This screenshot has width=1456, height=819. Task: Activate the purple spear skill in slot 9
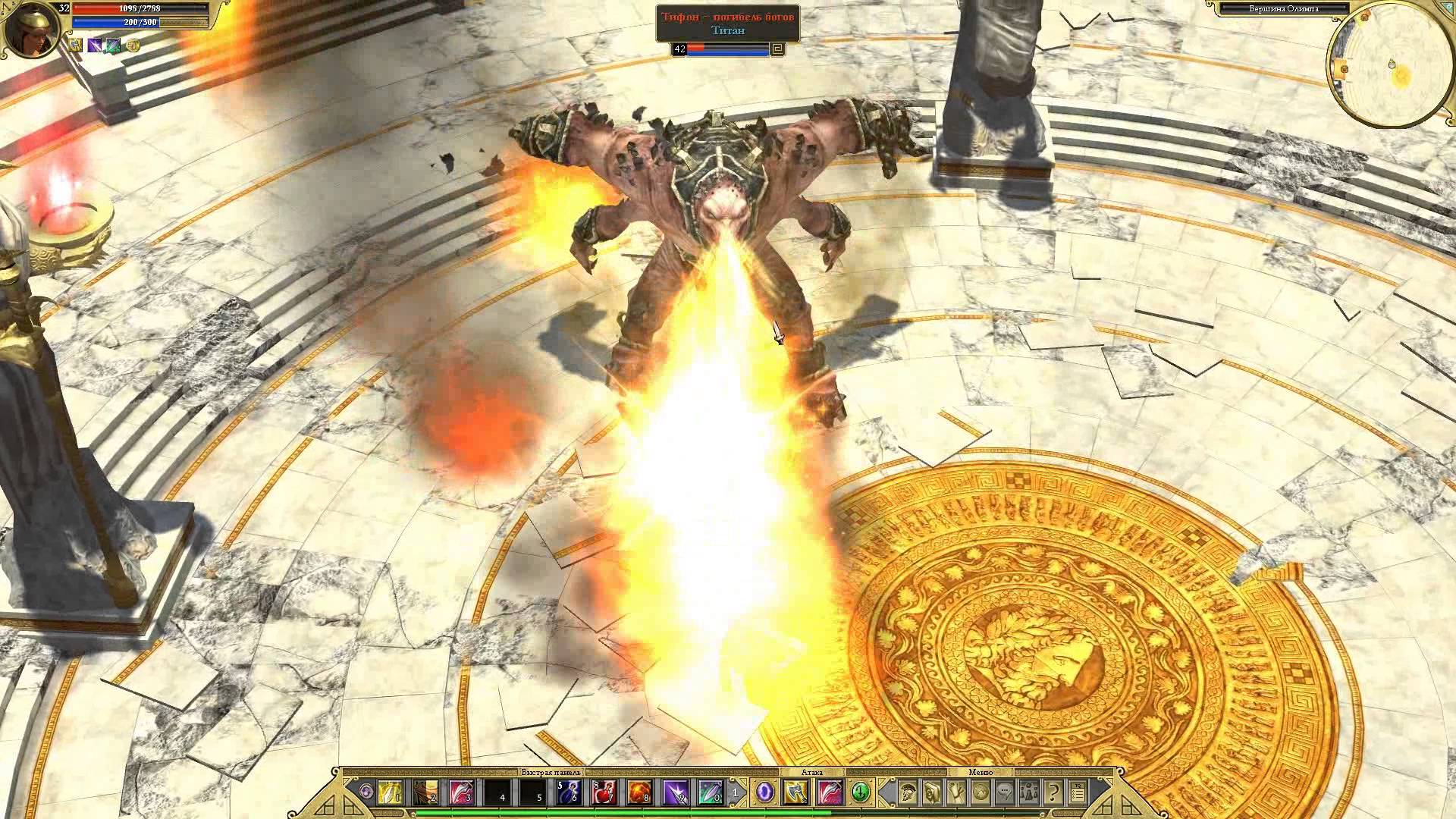[x=676, y=793]
